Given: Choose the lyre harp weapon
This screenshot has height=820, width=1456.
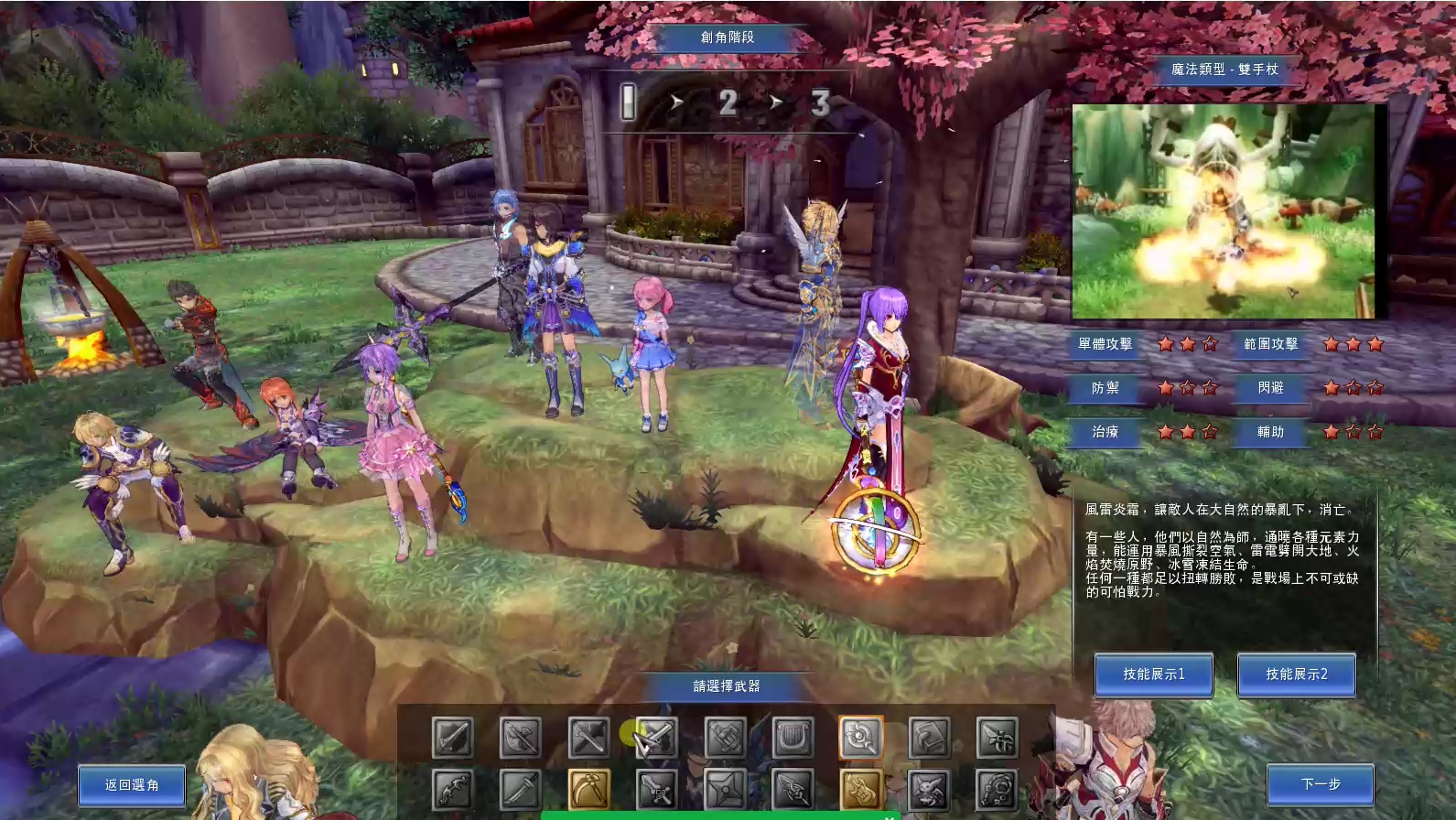Looking at the screenshot, I should 793,738.
